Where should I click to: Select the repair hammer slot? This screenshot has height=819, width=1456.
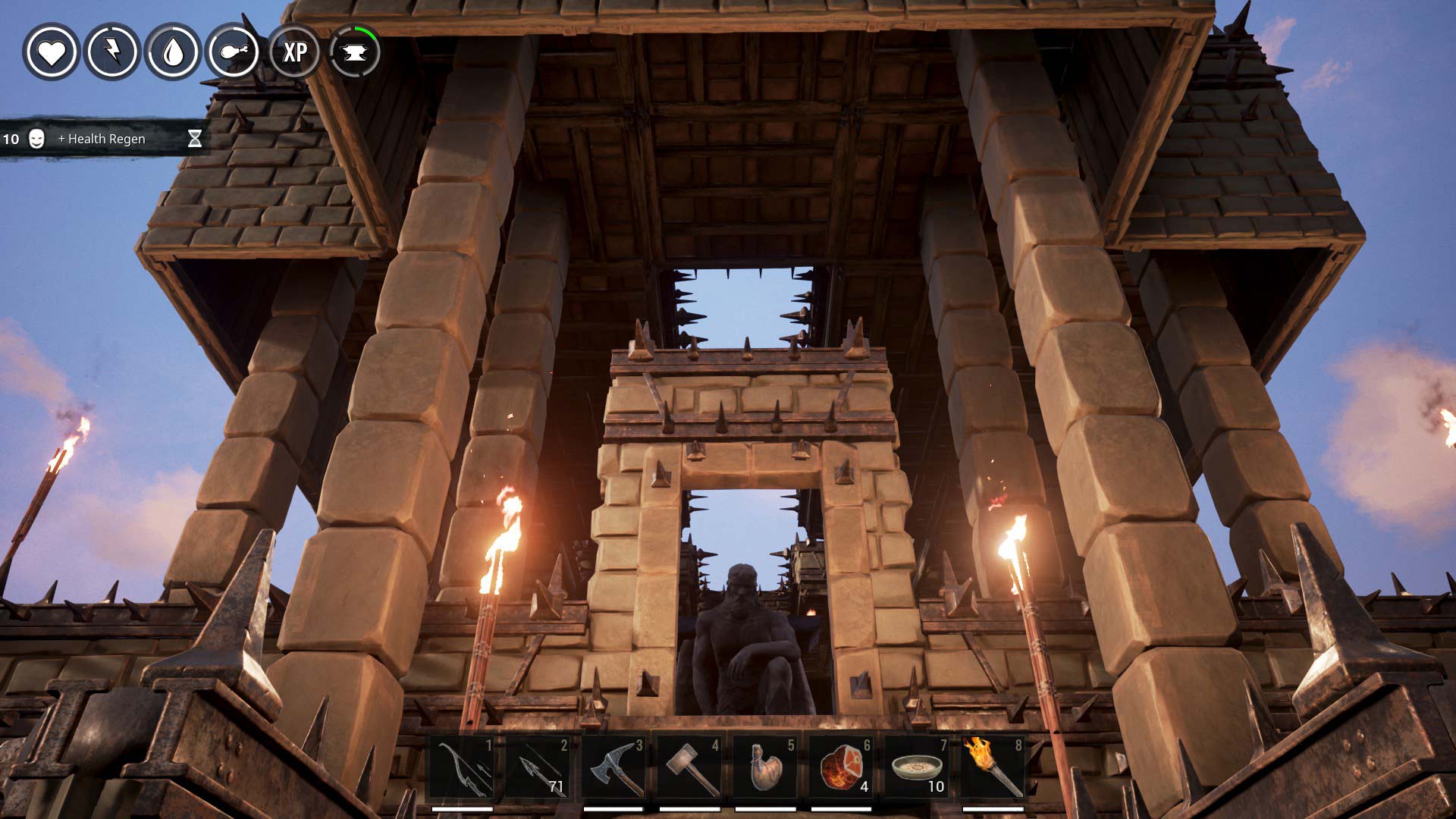click(690, 767)
